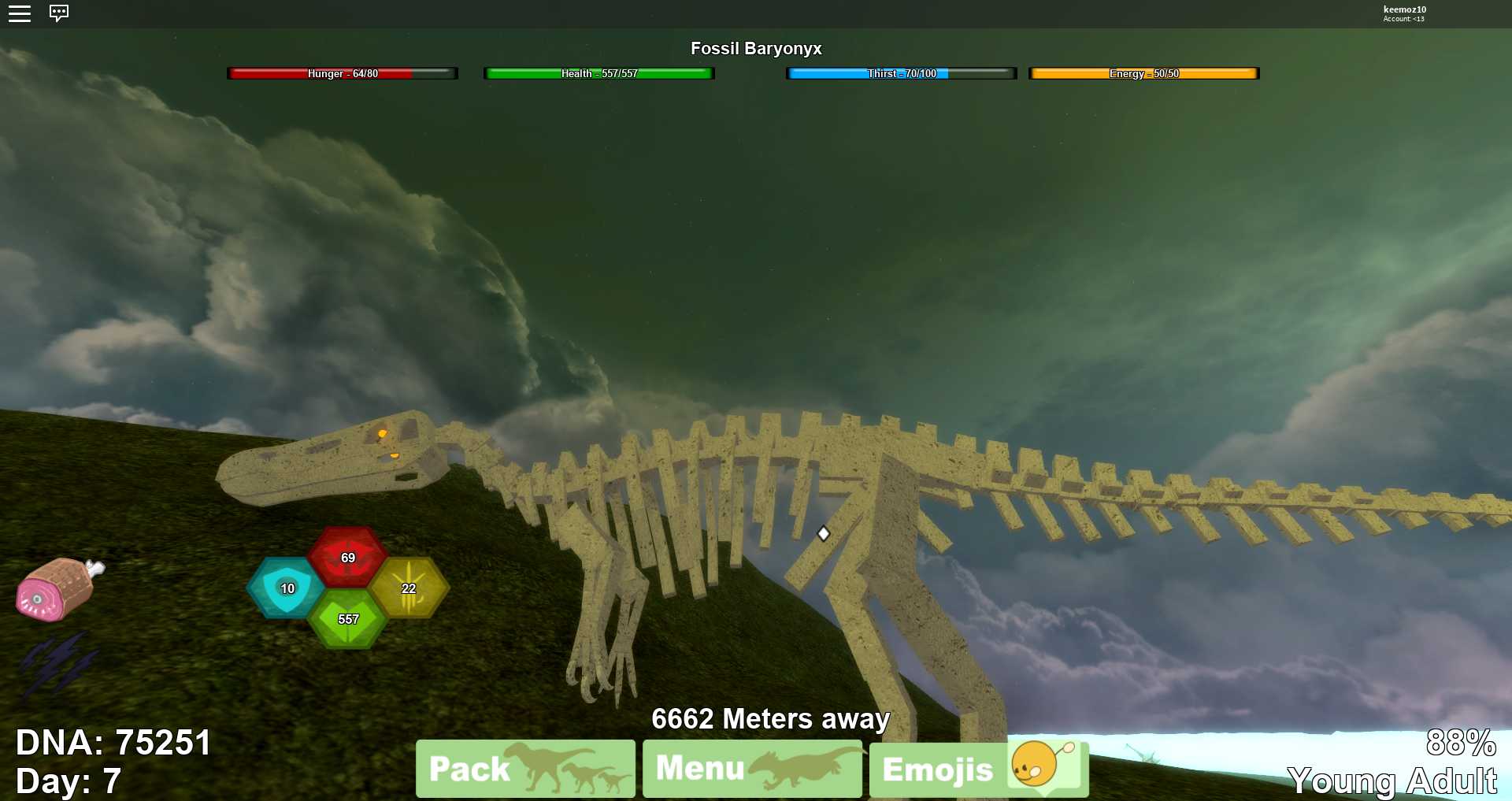Select the teal defense hexagon showing 10
Viewport: 1512px width, 801px height.
coord(287,588)
